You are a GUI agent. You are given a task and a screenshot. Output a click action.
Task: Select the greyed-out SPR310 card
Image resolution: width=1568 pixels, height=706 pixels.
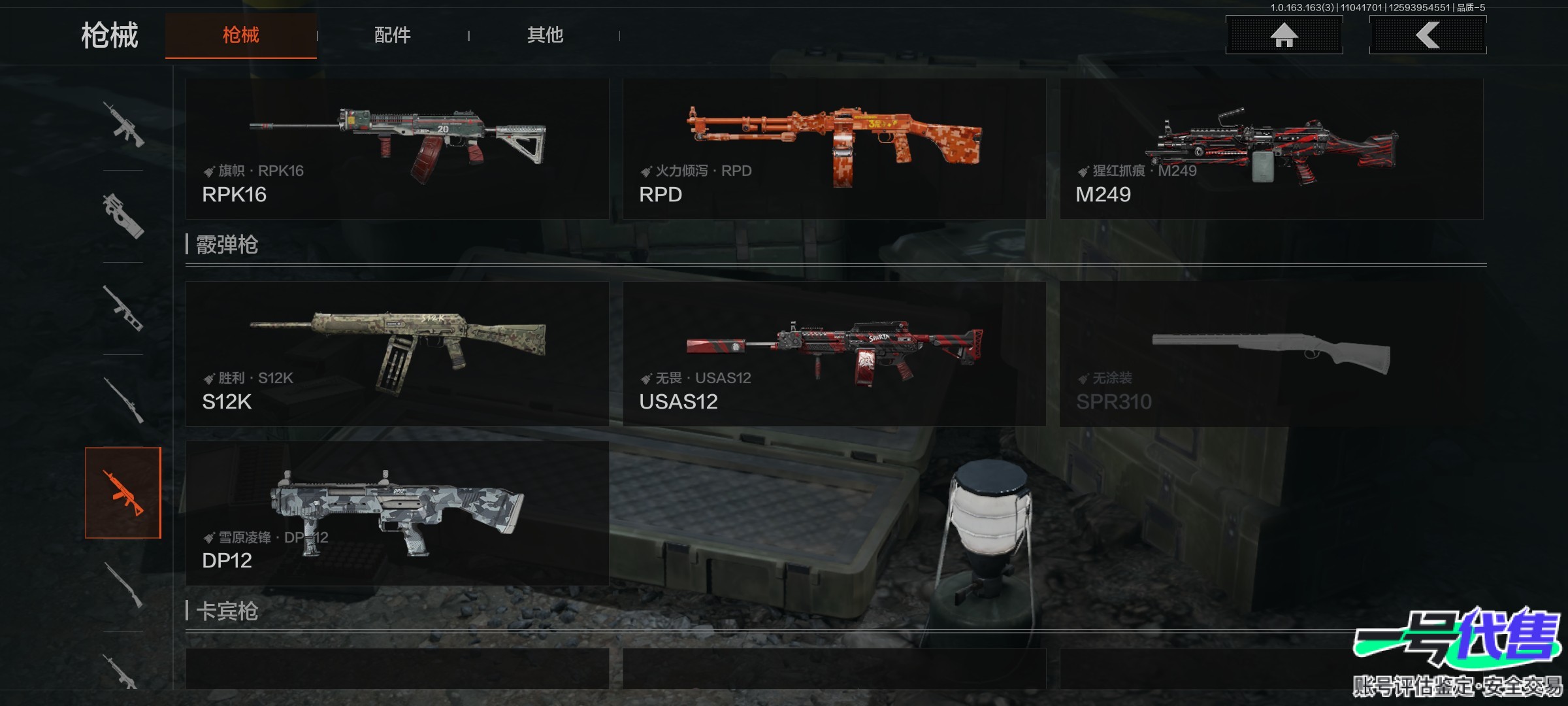point(1271,354)
